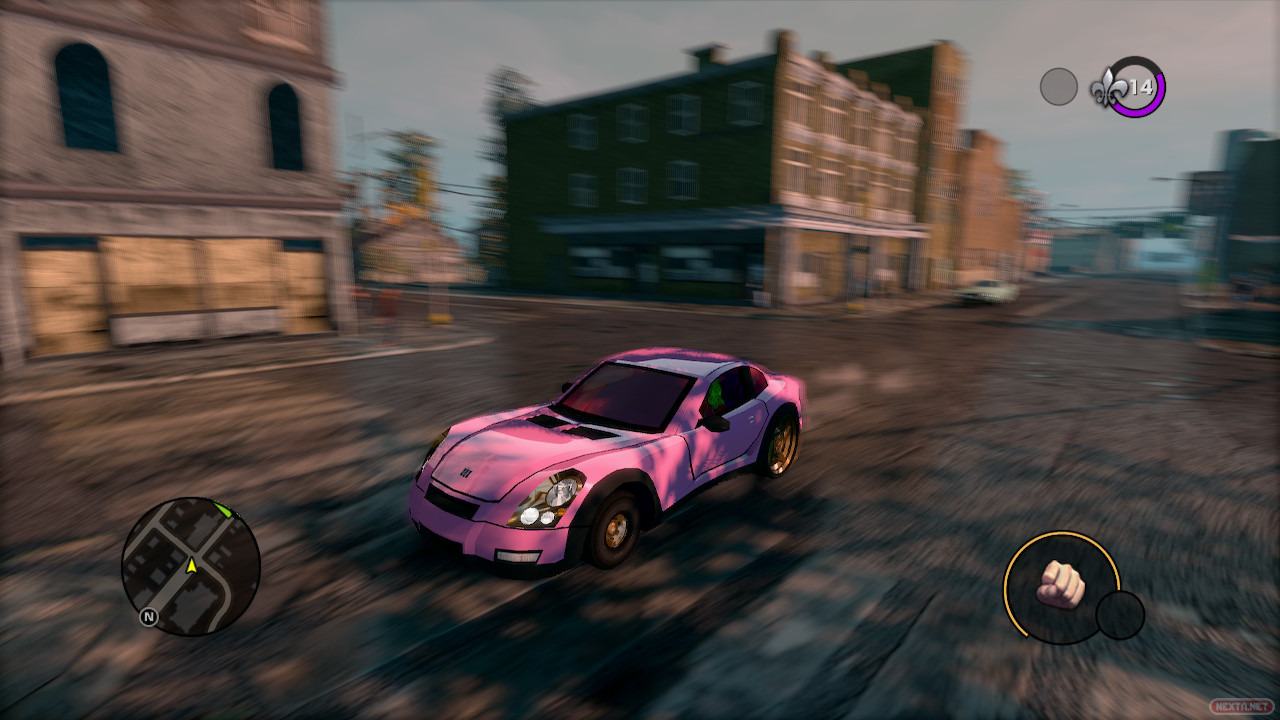
Task: Click the small dark circle beside the fist
Action: pyautogui.click(x=1120, y=615)
